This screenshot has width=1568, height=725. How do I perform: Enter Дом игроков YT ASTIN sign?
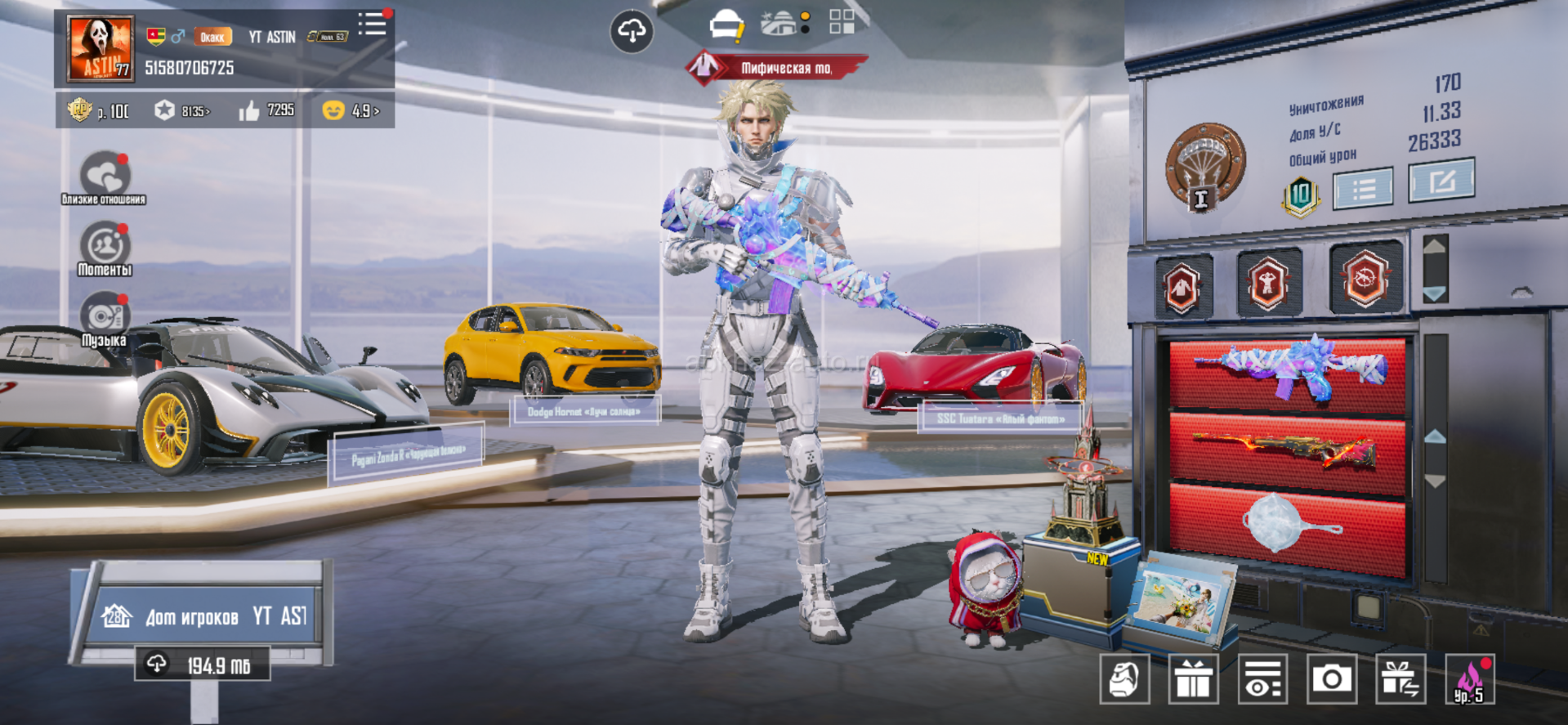[x=204, y=615]
